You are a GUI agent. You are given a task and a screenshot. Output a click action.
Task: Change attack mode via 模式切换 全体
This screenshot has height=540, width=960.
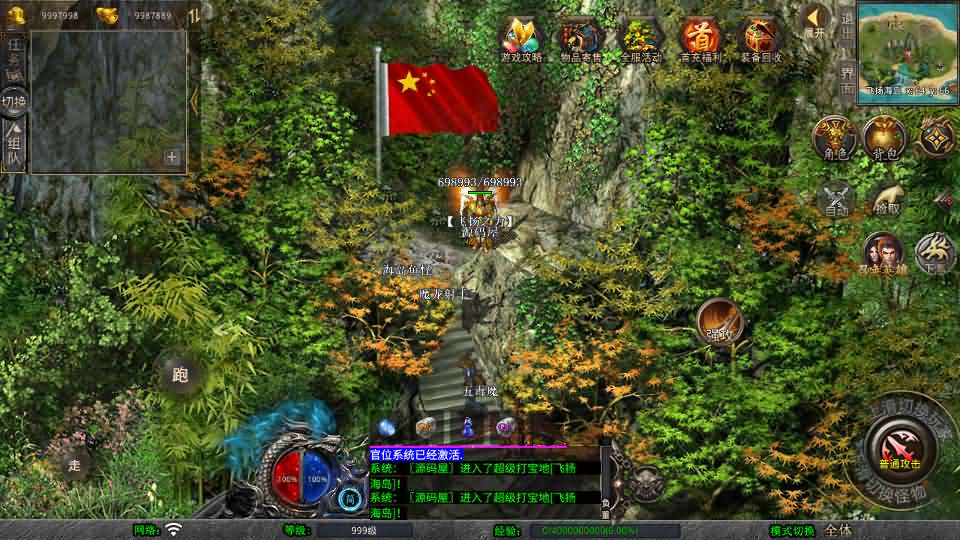[x=838, y=530]
